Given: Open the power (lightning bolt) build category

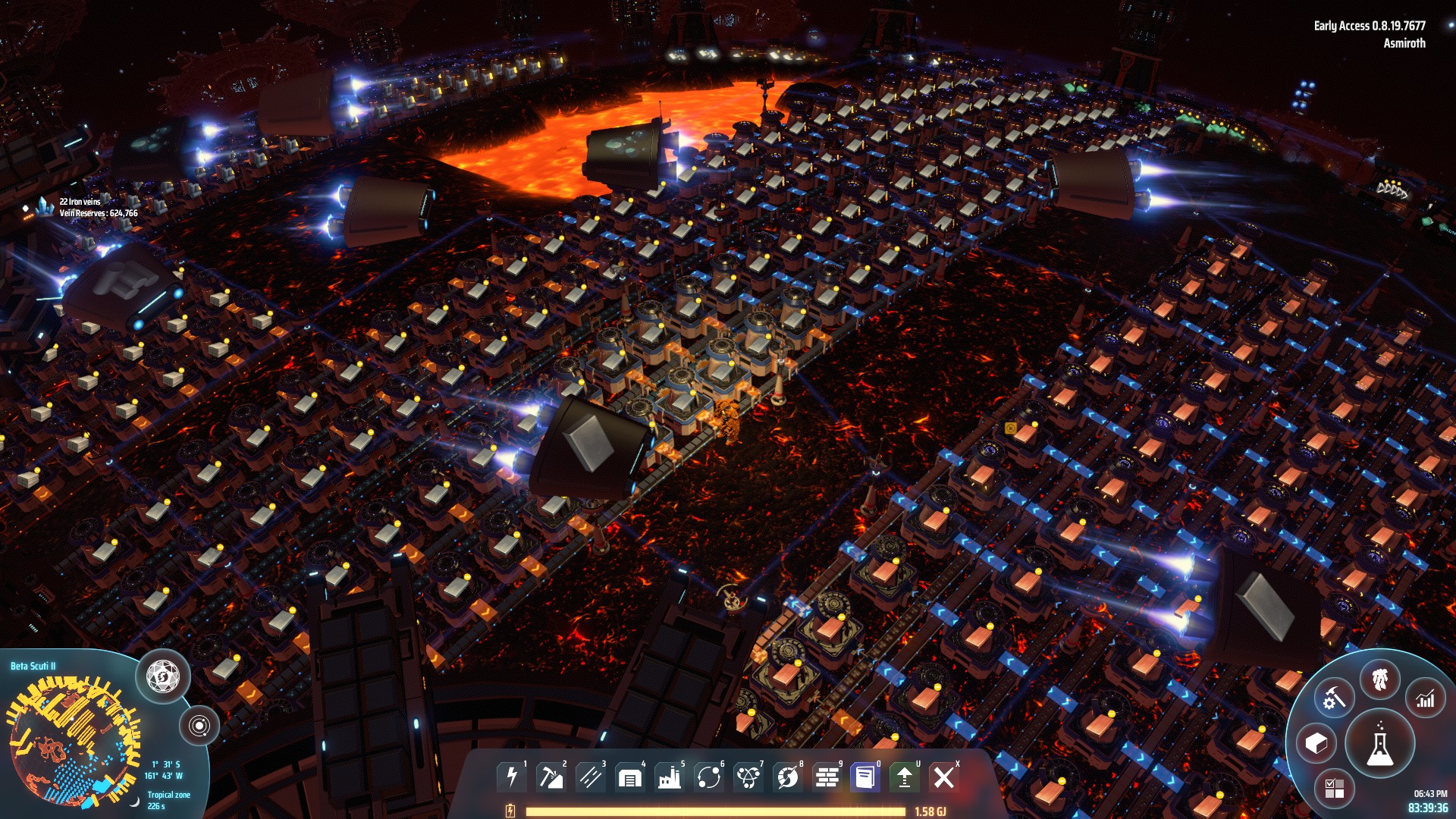Looking at the screenshot, I should 512,777.
